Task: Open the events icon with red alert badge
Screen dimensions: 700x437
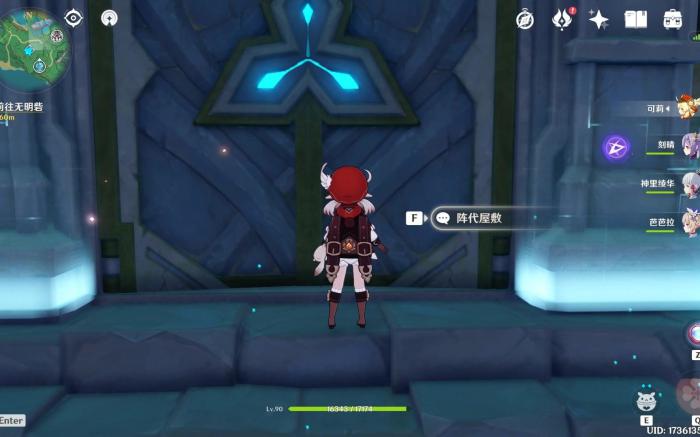Action: [562, 19]
